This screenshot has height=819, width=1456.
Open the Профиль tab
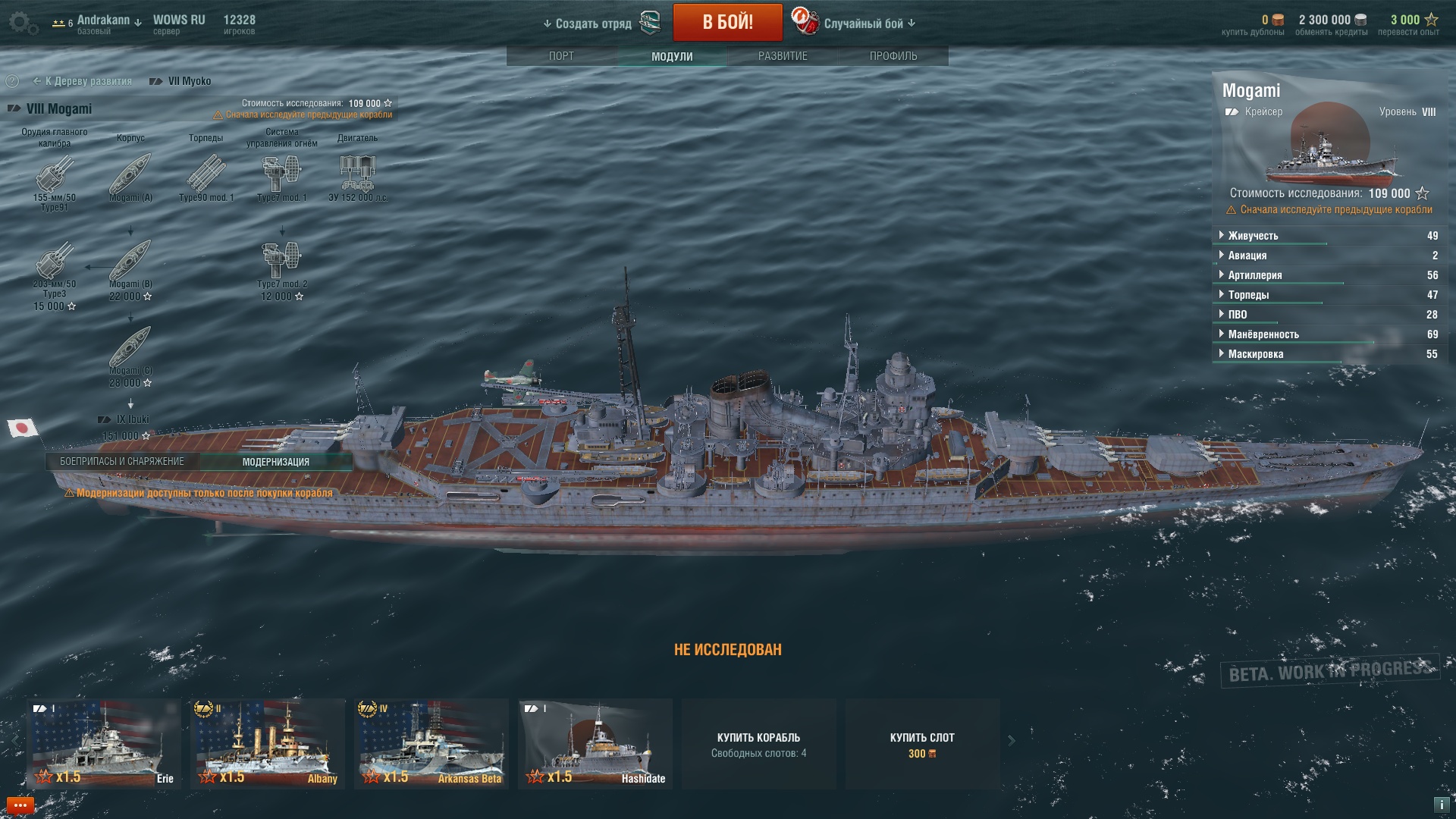tap(893, 56)
